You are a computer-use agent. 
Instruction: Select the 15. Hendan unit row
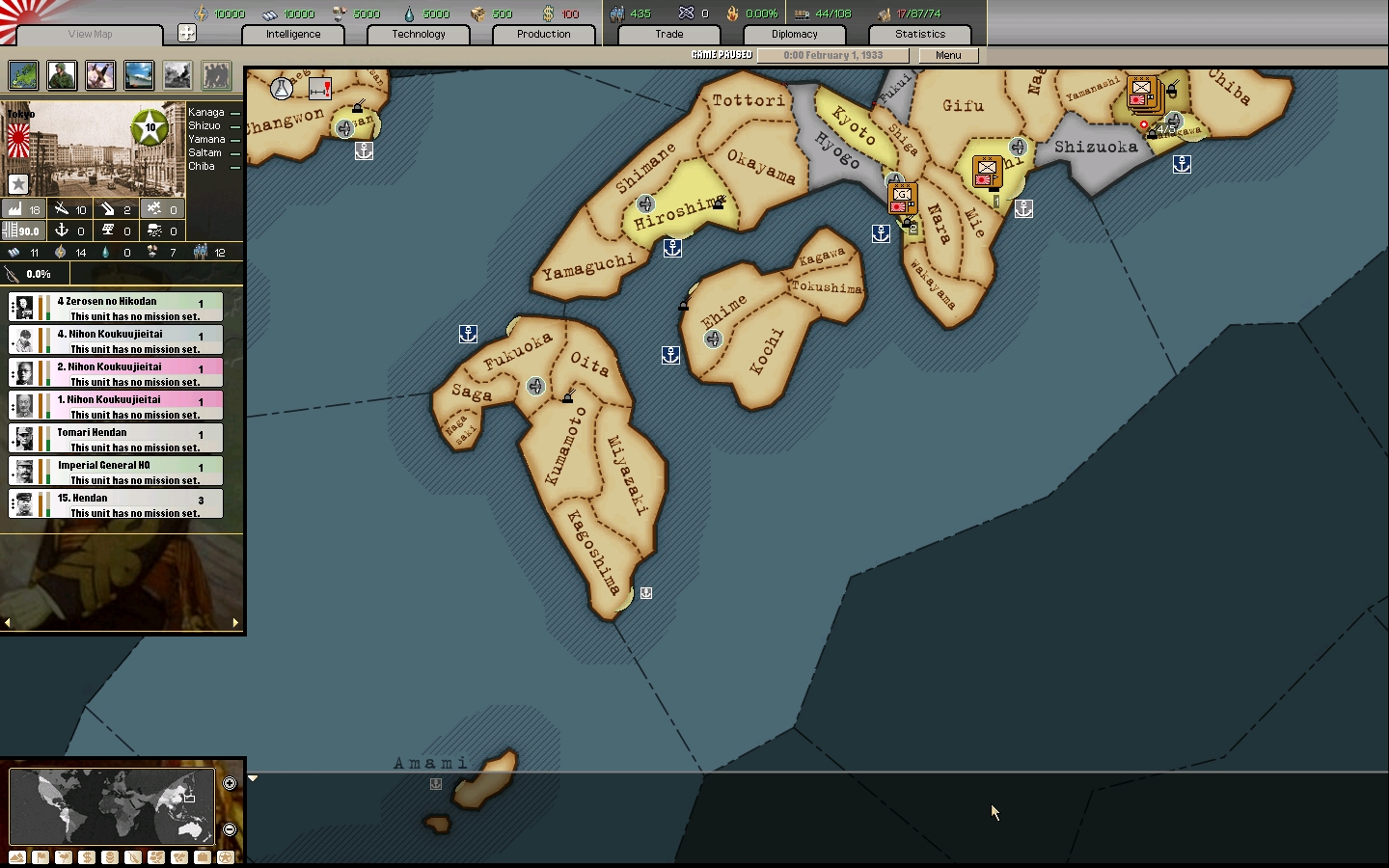point(116,504)
